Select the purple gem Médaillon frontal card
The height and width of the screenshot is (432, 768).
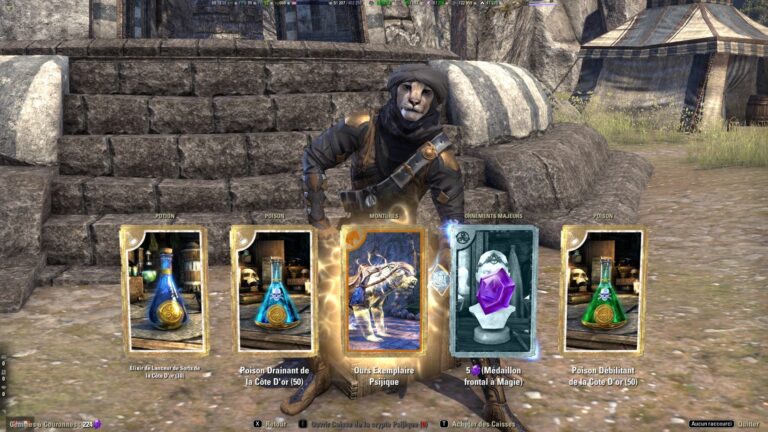(x=494, y=290)
